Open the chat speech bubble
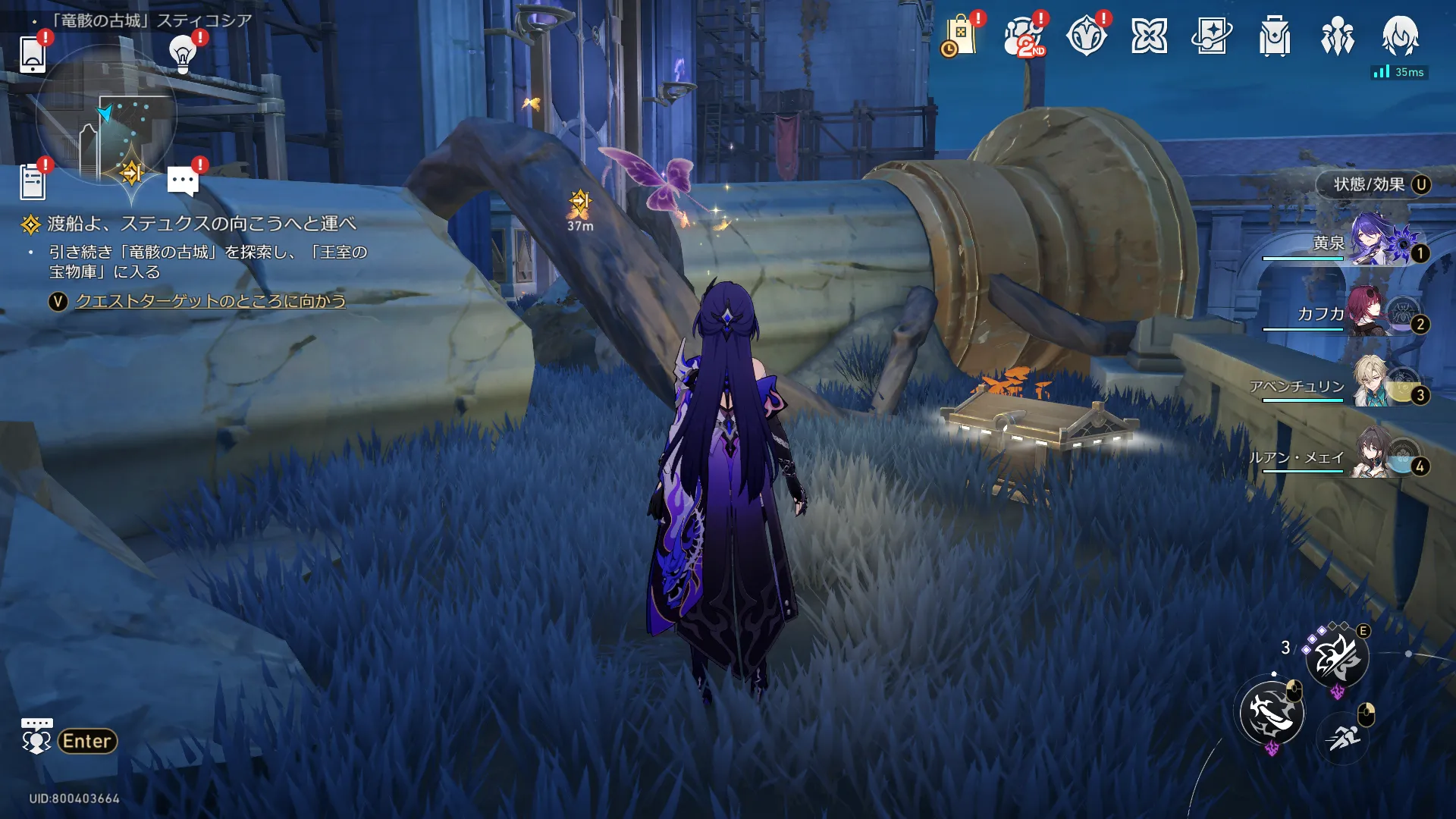The height and width of the screenshot is (819, 1456). (183, 181)
